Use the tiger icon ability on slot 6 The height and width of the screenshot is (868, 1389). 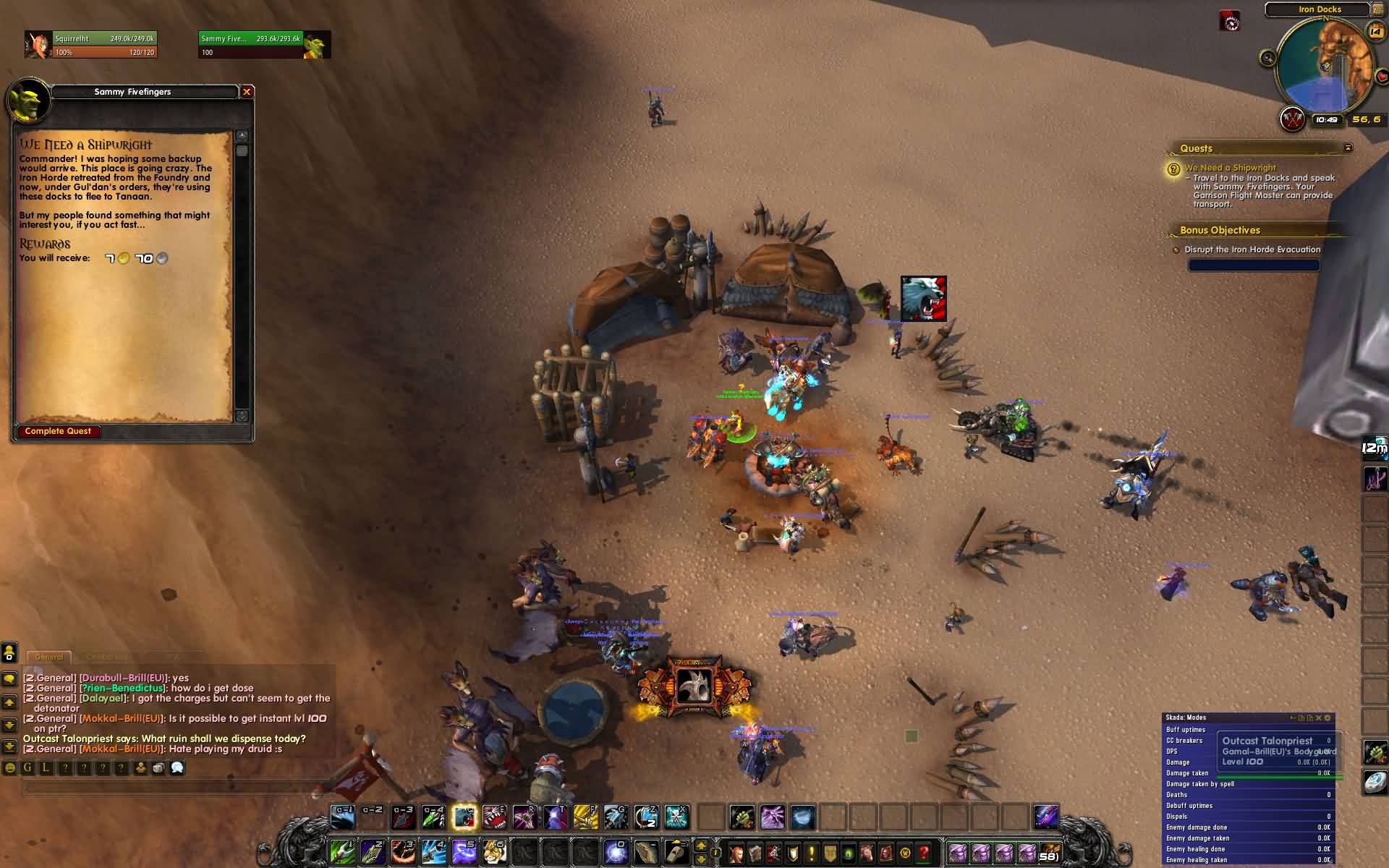pyautogui.click(x=494, y=851)
